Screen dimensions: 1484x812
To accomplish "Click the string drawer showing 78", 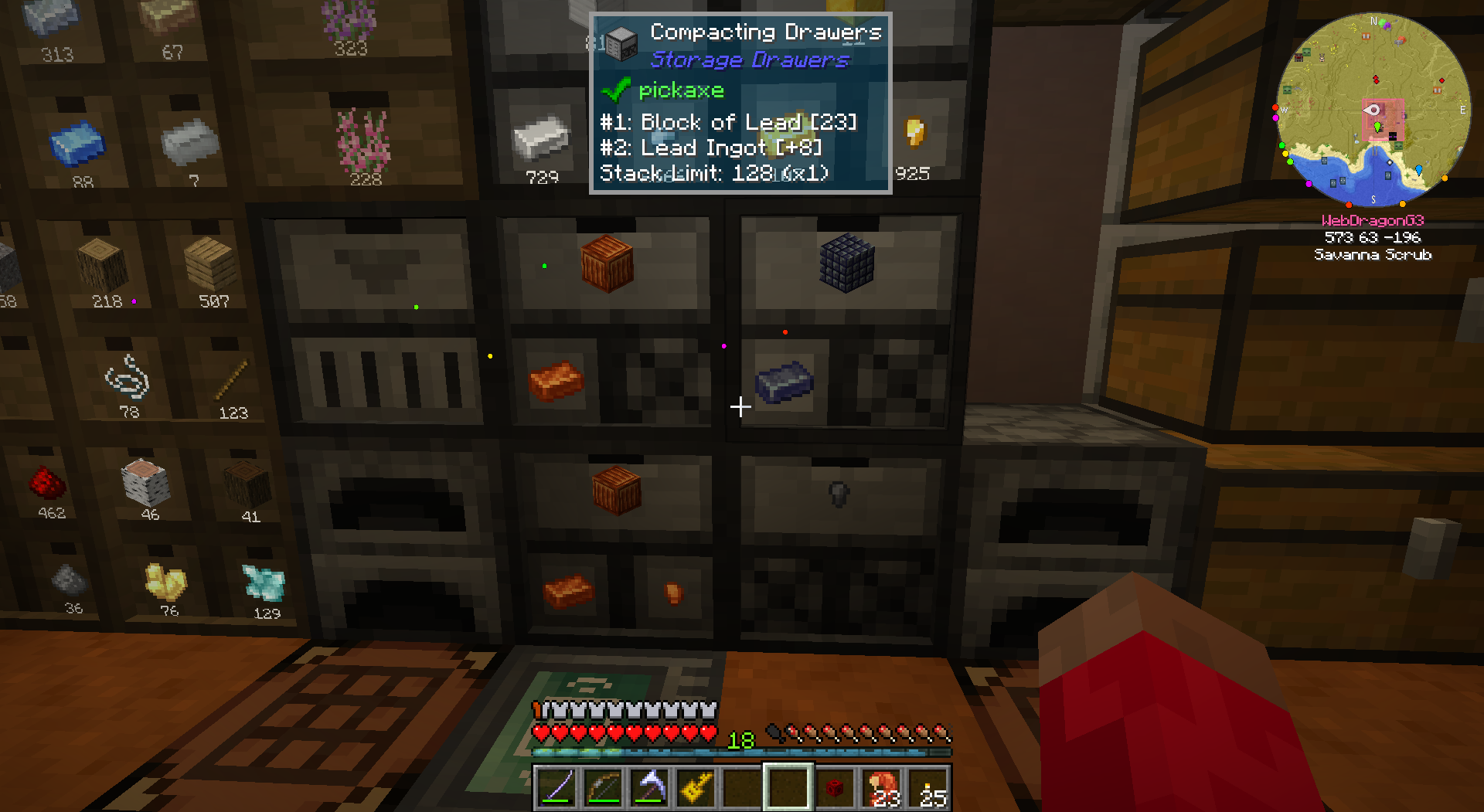I will (x=128, y=382).
